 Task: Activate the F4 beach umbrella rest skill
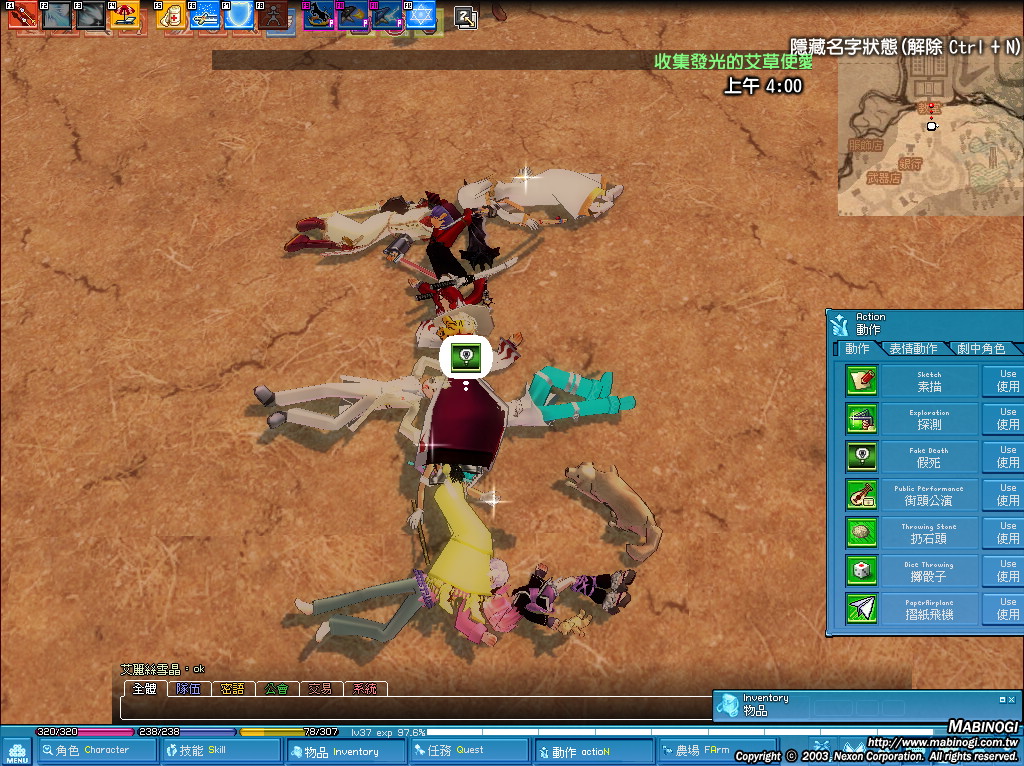[x=126, y=15]
